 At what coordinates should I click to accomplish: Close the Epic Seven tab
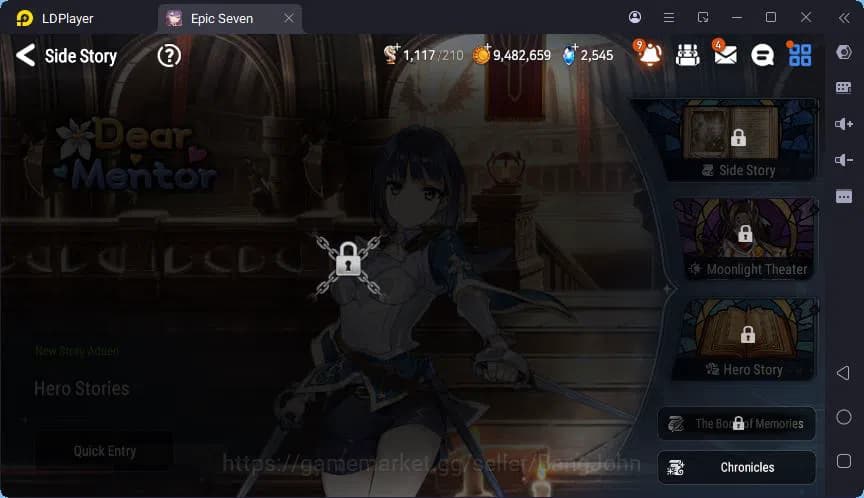[x=289, y=18]
